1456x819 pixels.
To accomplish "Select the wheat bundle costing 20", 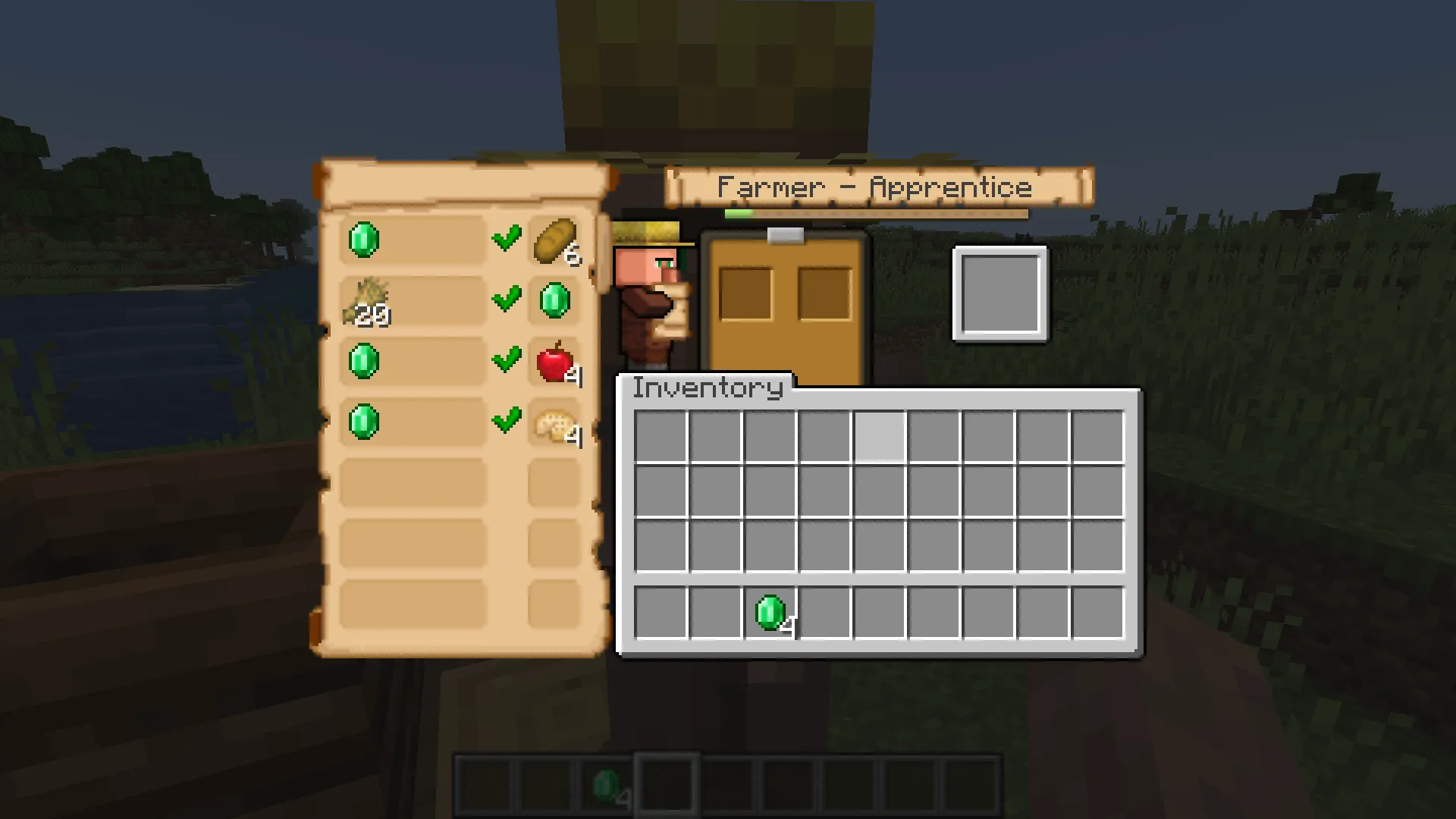I will coord(370,300).
